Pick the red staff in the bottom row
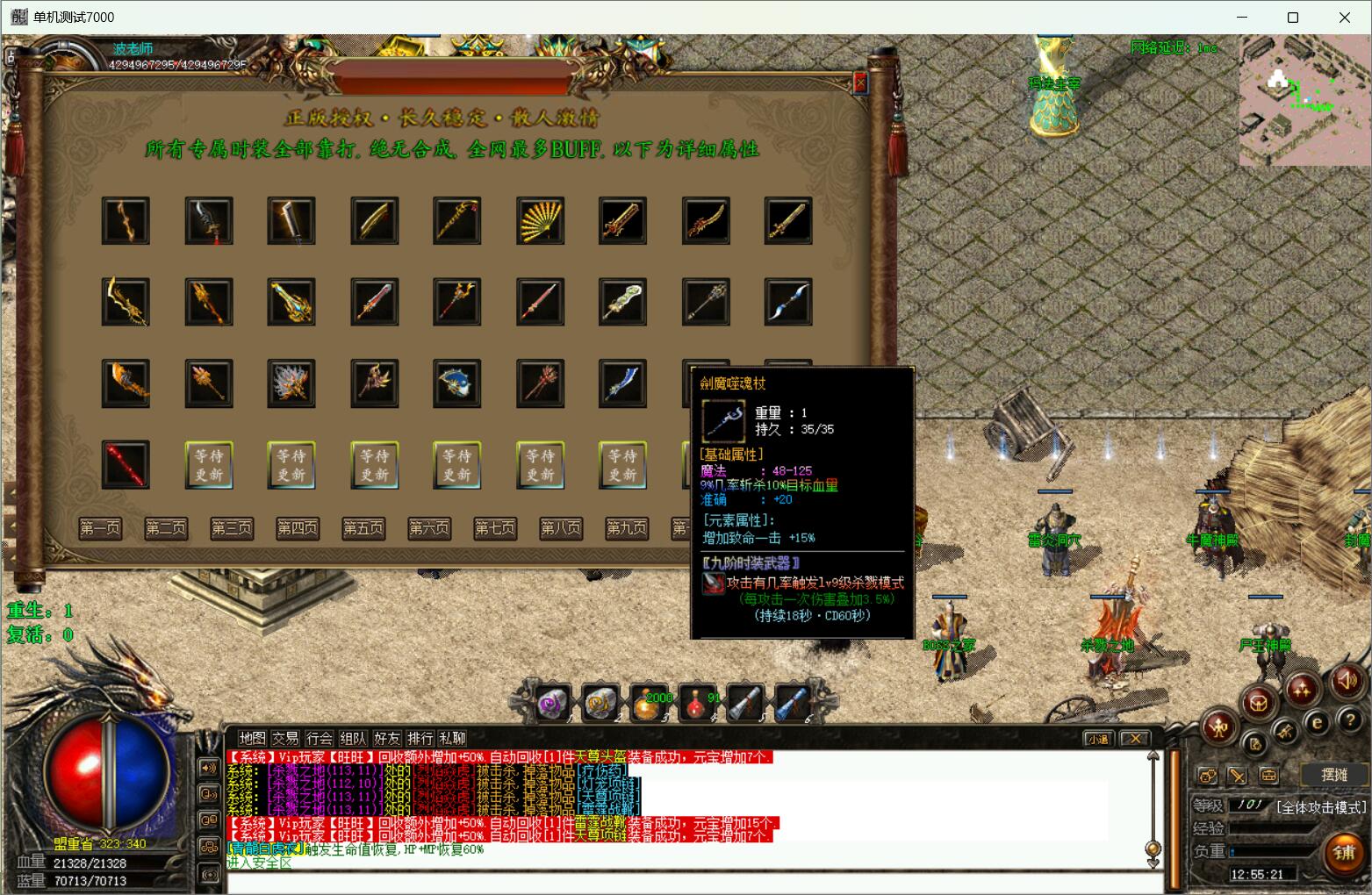1372x895 pixels. click(126, 464)
